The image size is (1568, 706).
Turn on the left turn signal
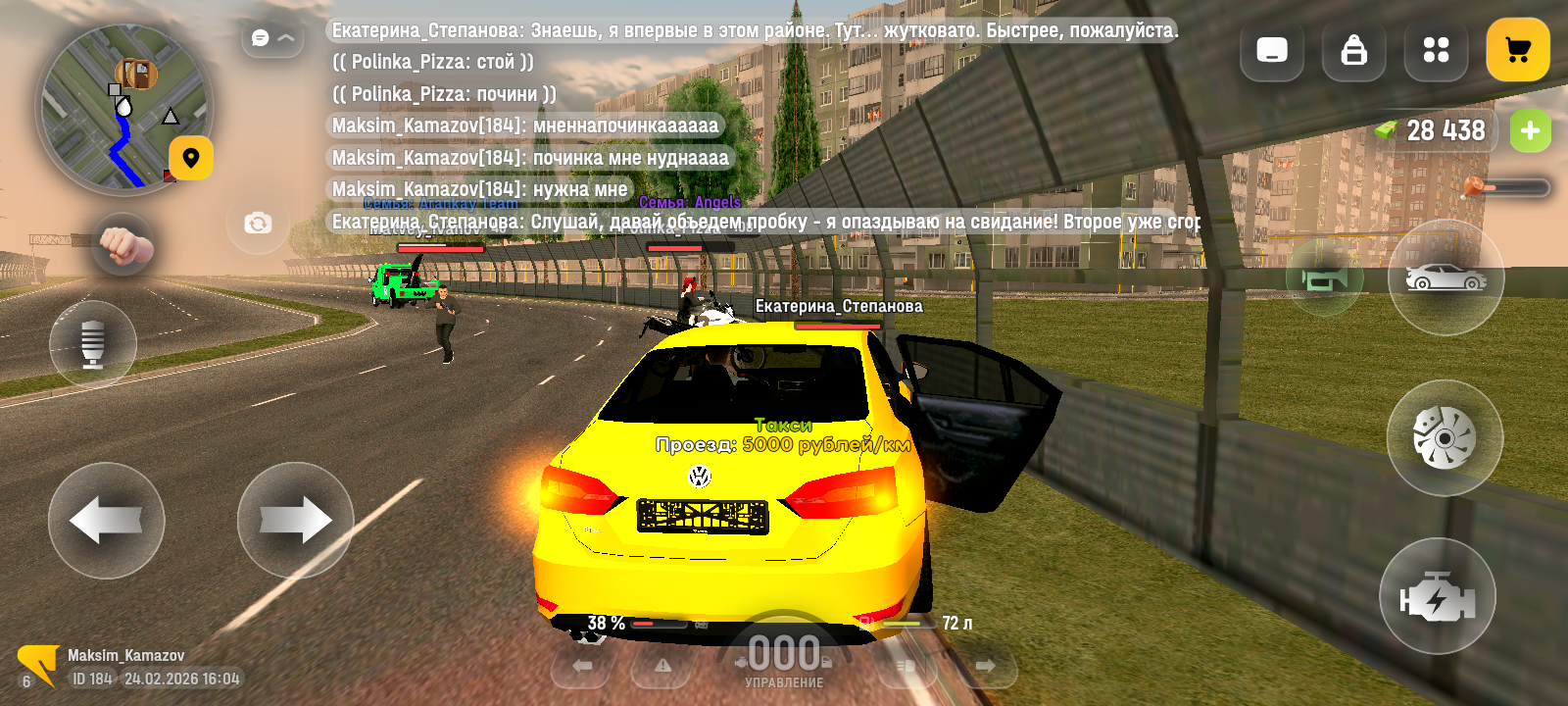pos(582,667)
